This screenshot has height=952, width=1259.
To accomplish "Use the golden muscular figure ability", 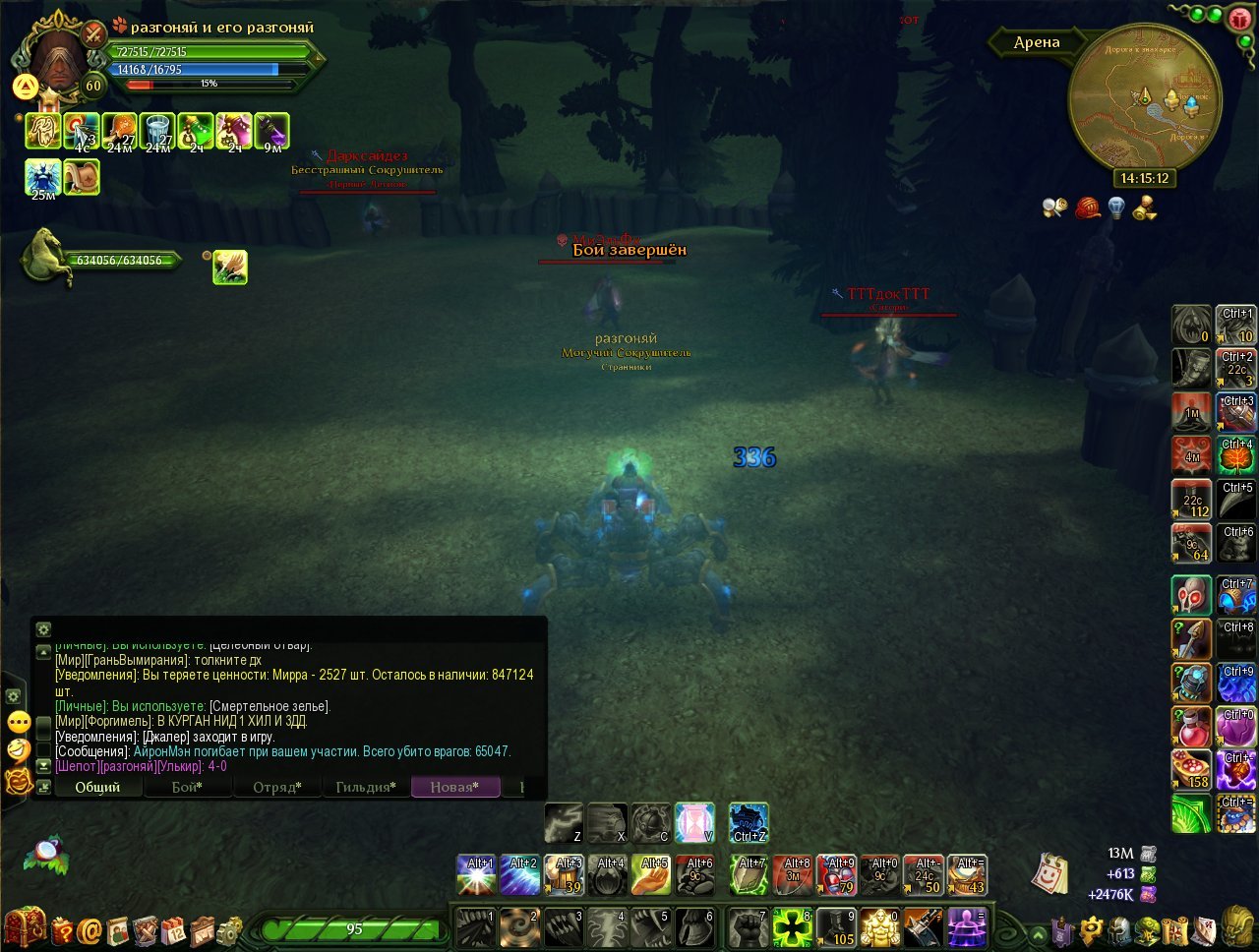I will pos(879,927).
